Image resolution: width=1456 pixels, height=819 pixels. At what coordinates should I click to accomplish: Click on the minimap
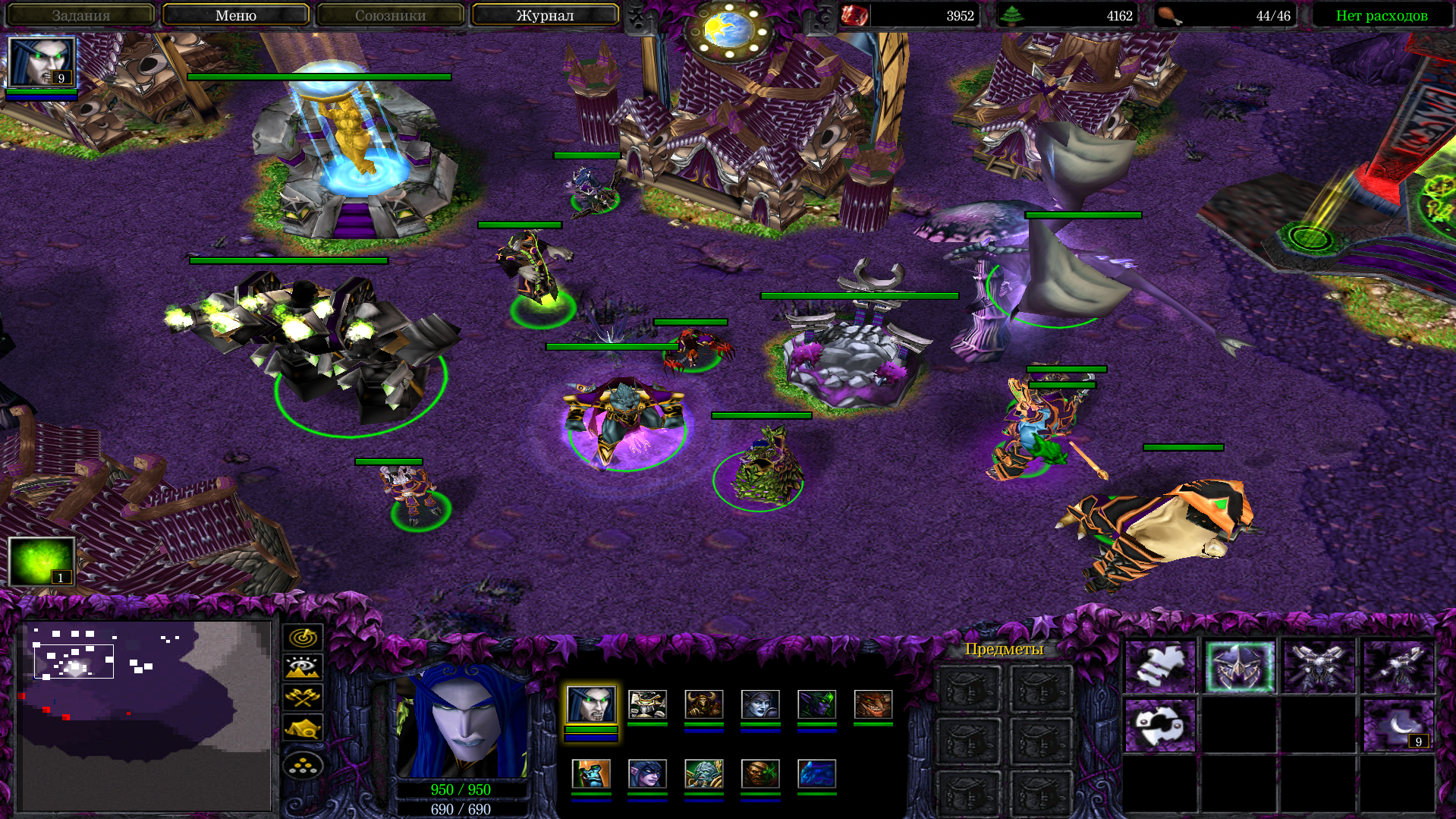(144, 713)
